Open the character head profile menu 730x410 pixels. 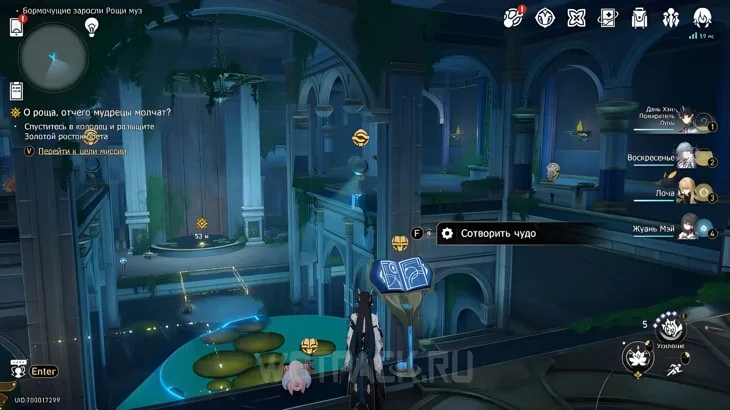pyautogui.click(x=702, y=17)
